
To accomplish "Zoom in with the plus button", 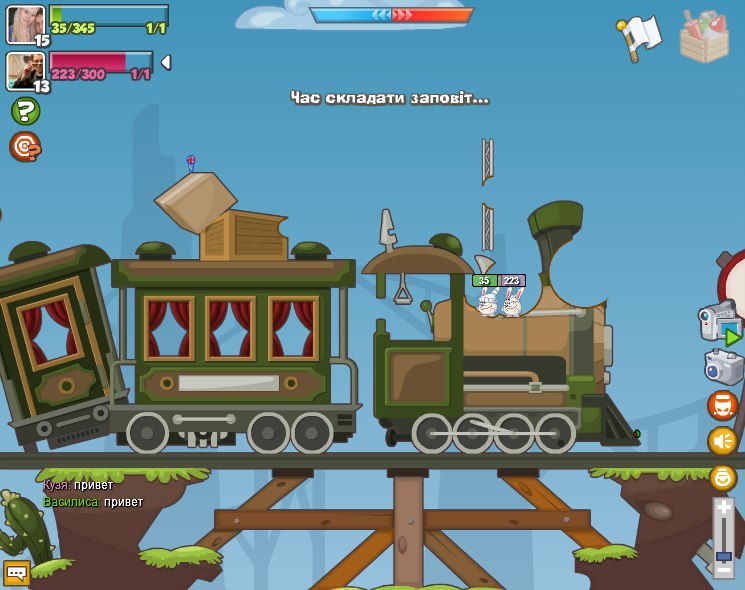I will (x=724, y=509).
